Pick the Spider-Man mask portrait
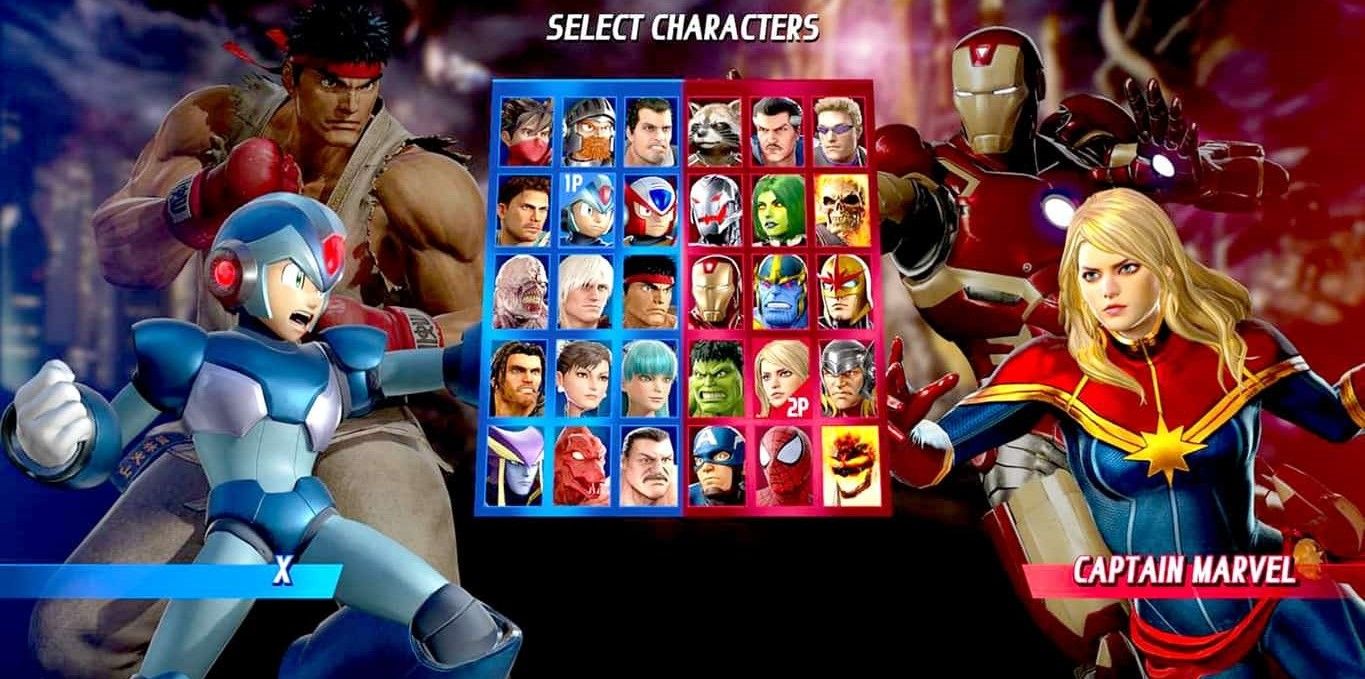 point(783,466)
